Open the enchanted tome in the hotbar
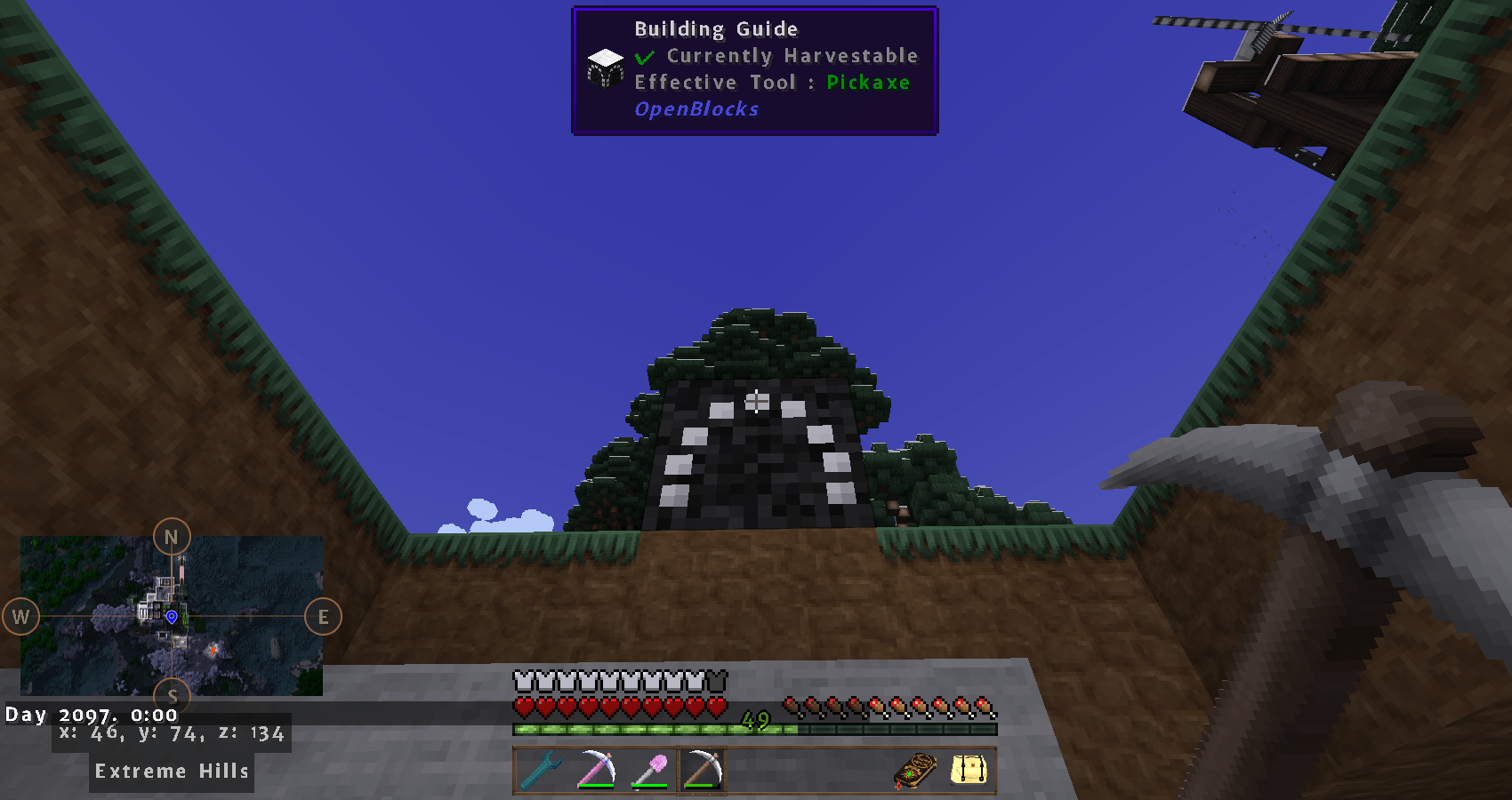Screen dimensions: 1512x800 (x=917, y=770)
